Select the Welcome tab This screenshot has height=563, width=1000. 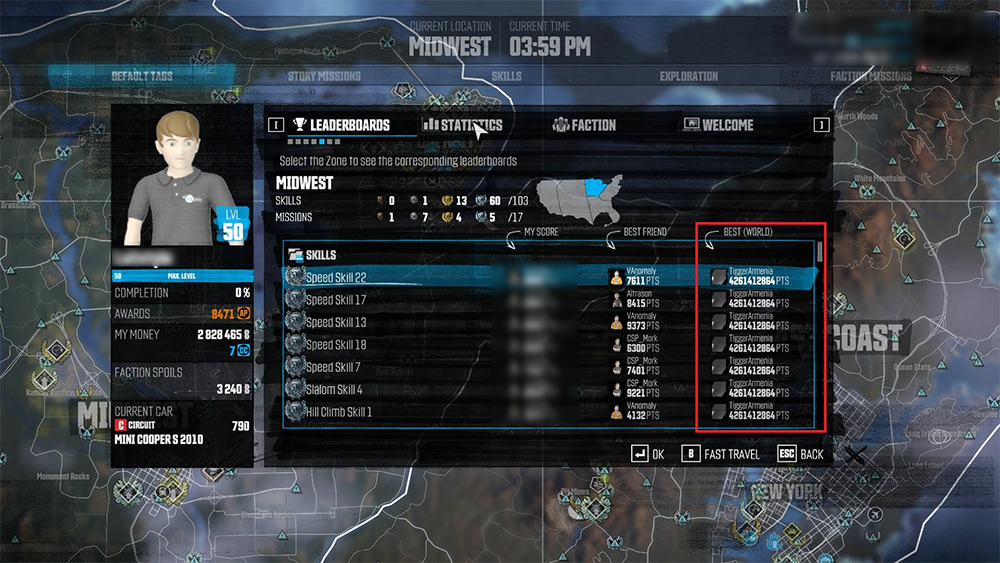tap(718, 125)
